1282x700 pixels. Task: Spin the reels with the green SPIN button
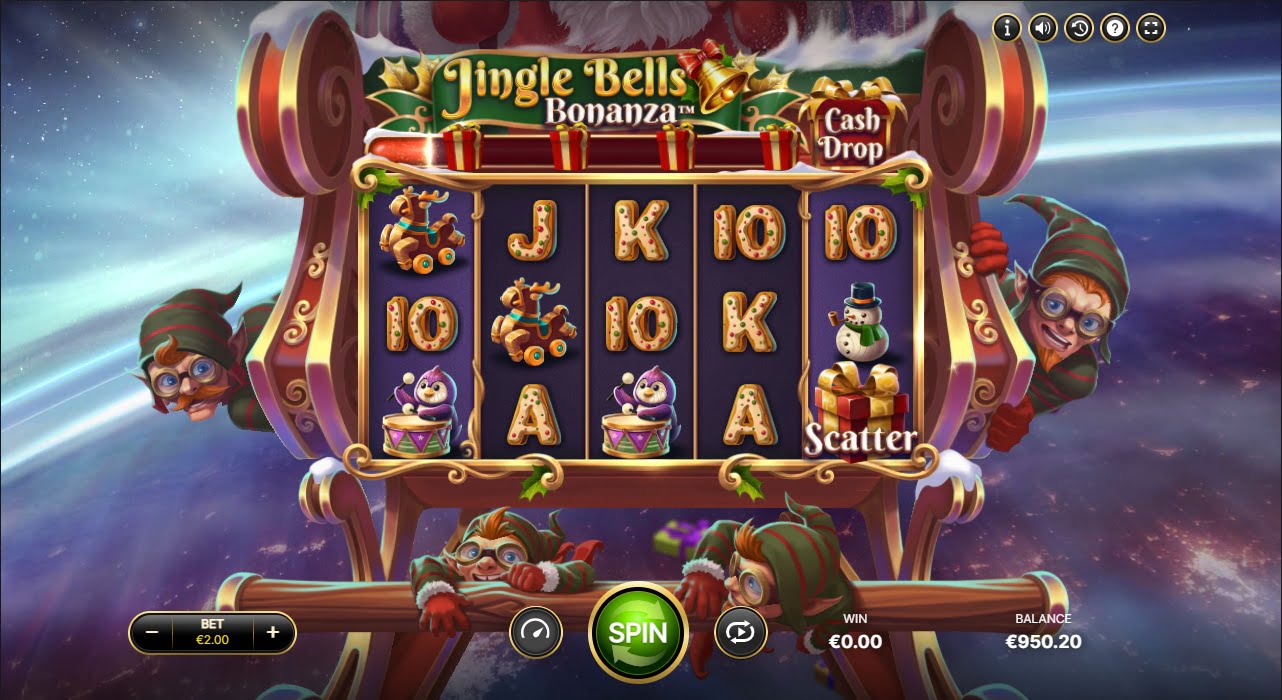[637, 632]
